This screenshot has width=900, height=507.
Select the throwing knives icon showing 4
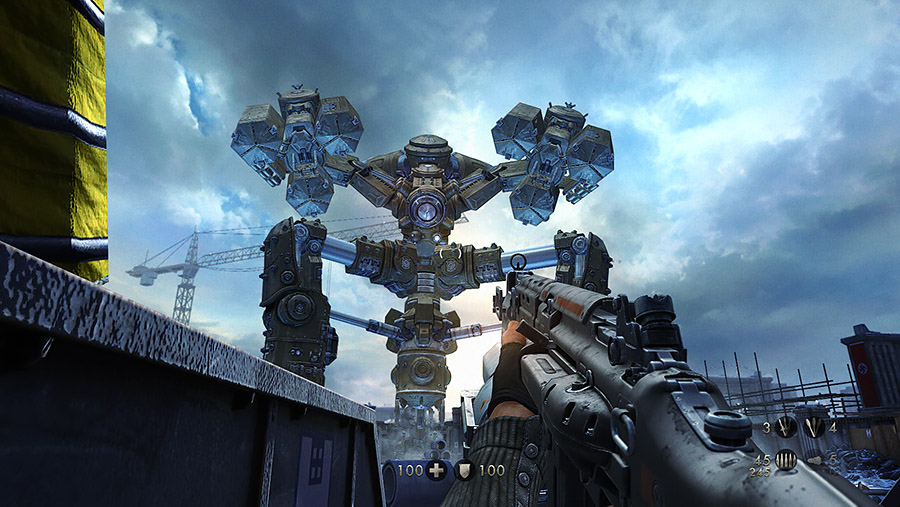[814, 428]
